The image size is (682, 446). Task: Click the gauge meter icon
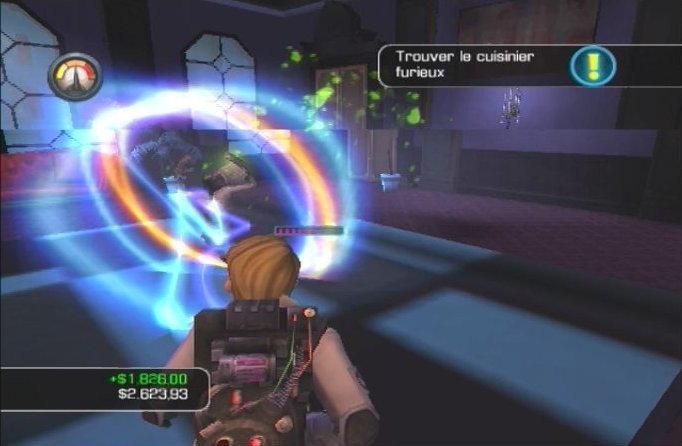click(74, 77)
